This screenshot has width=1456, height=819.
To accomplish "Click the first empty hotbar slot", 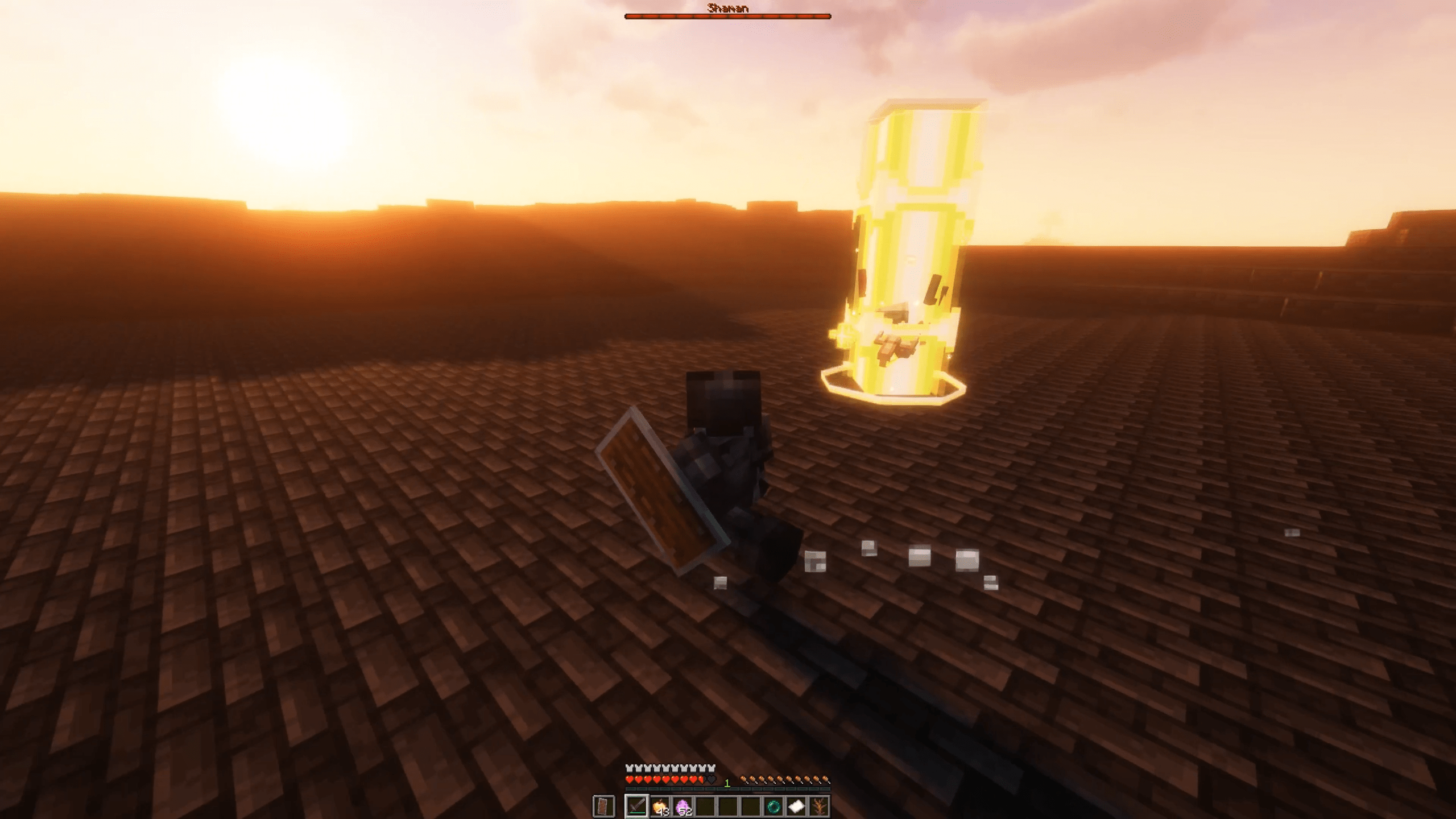I will [706, 808].
